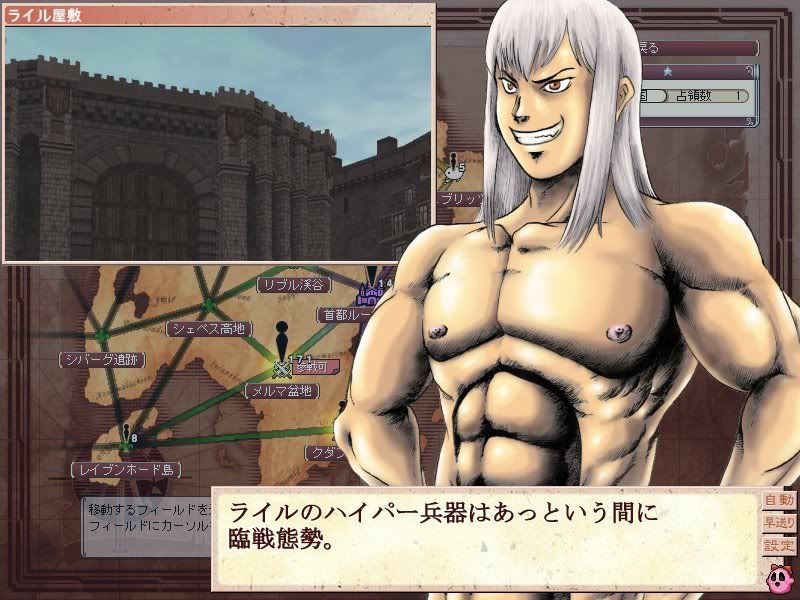The height and width of the screenshot is (600, 800).
Task: Select the メルマ盆地 field on the map
Action: point(282,390)
